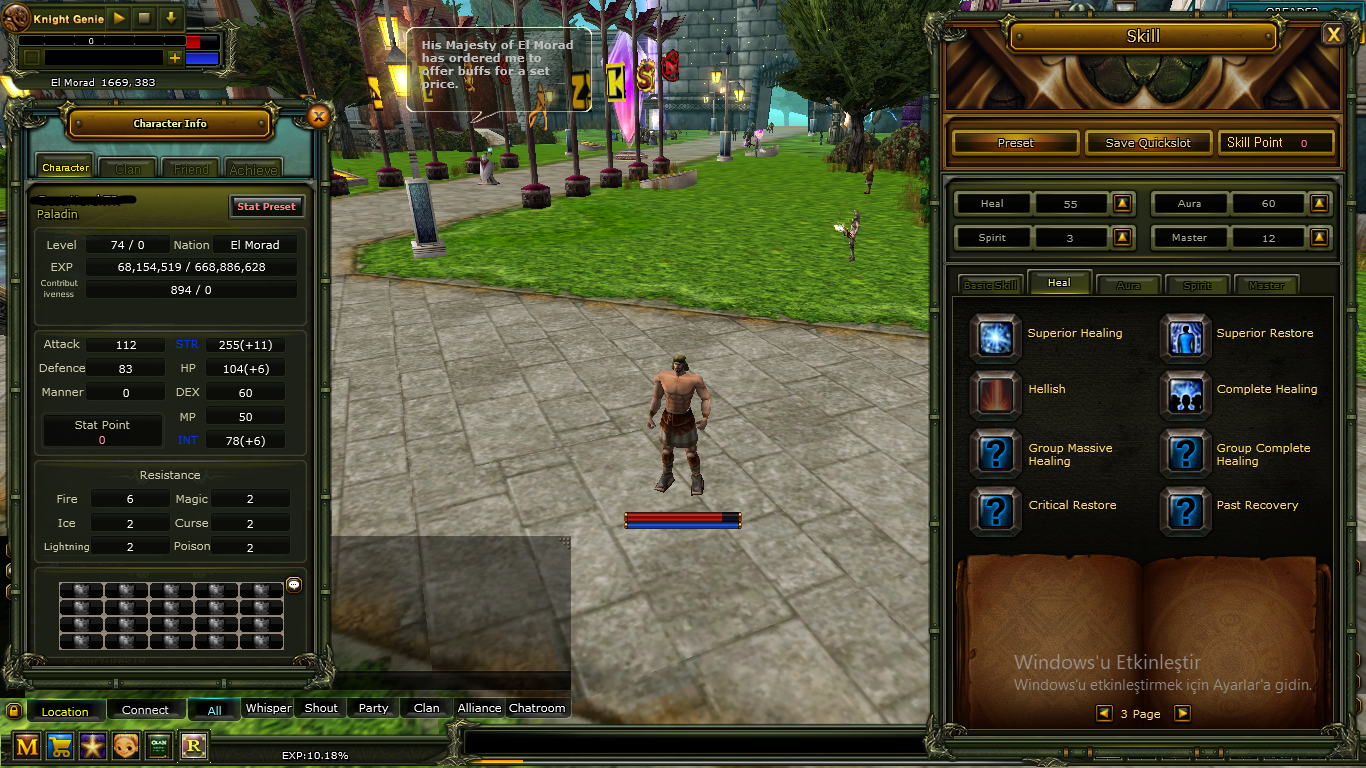The width and height of the screenshot is (1366, 768).
Task: Go to the next skill page
Action: click(1182, 713)
